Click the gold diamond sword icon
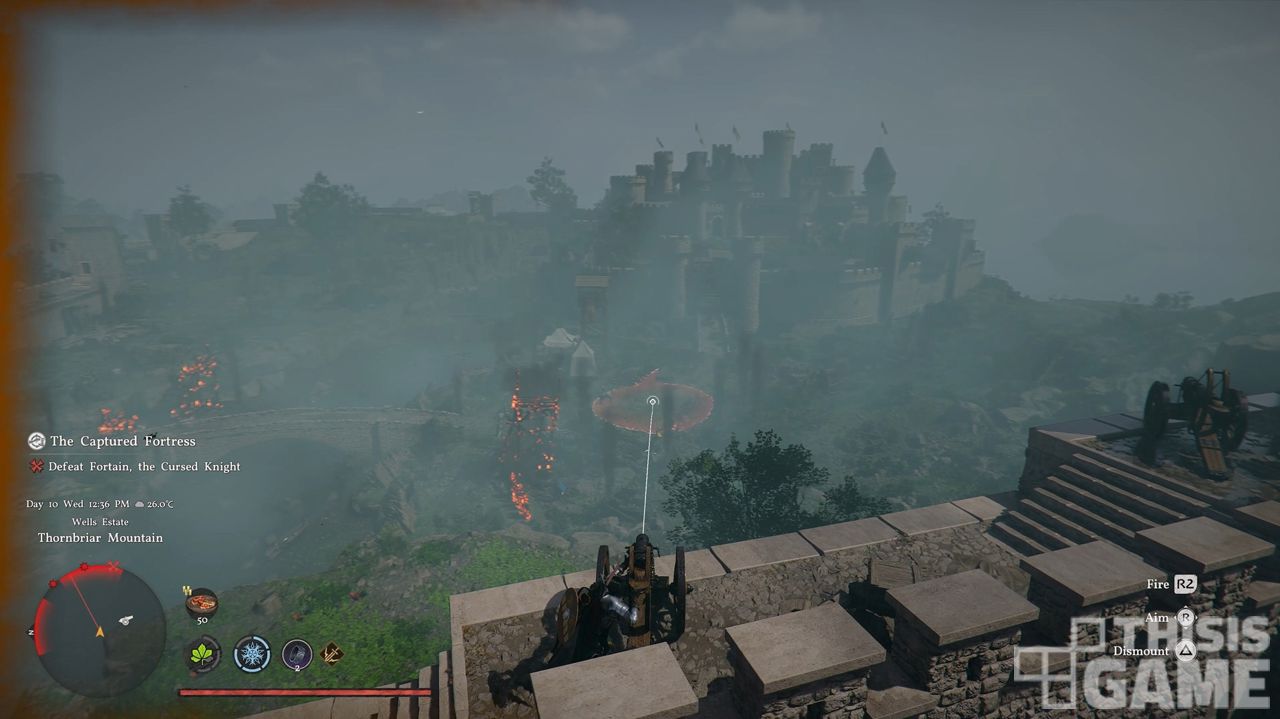The height and width of the screenshot is (719, 1280). (x=332, y=654)
